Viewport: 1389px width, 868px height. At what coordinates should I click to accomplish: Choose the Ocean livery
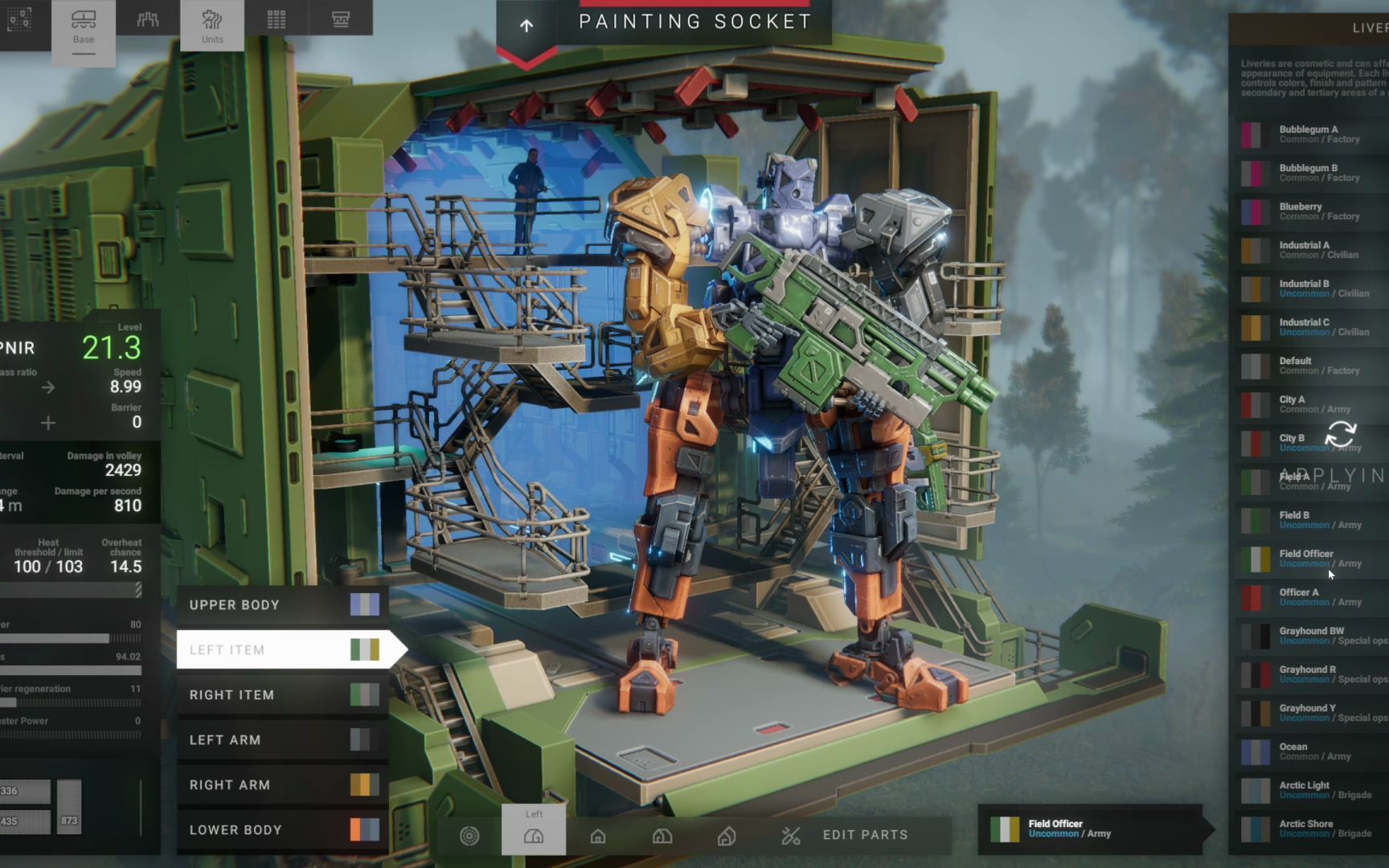(1310, 751)
